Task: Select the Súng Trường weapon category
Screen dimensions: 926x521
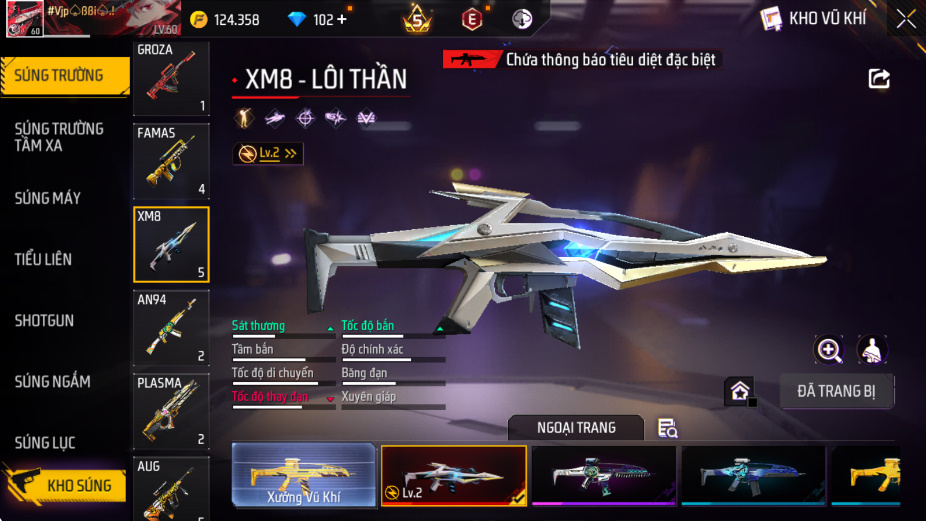Action: click(64, 76)
